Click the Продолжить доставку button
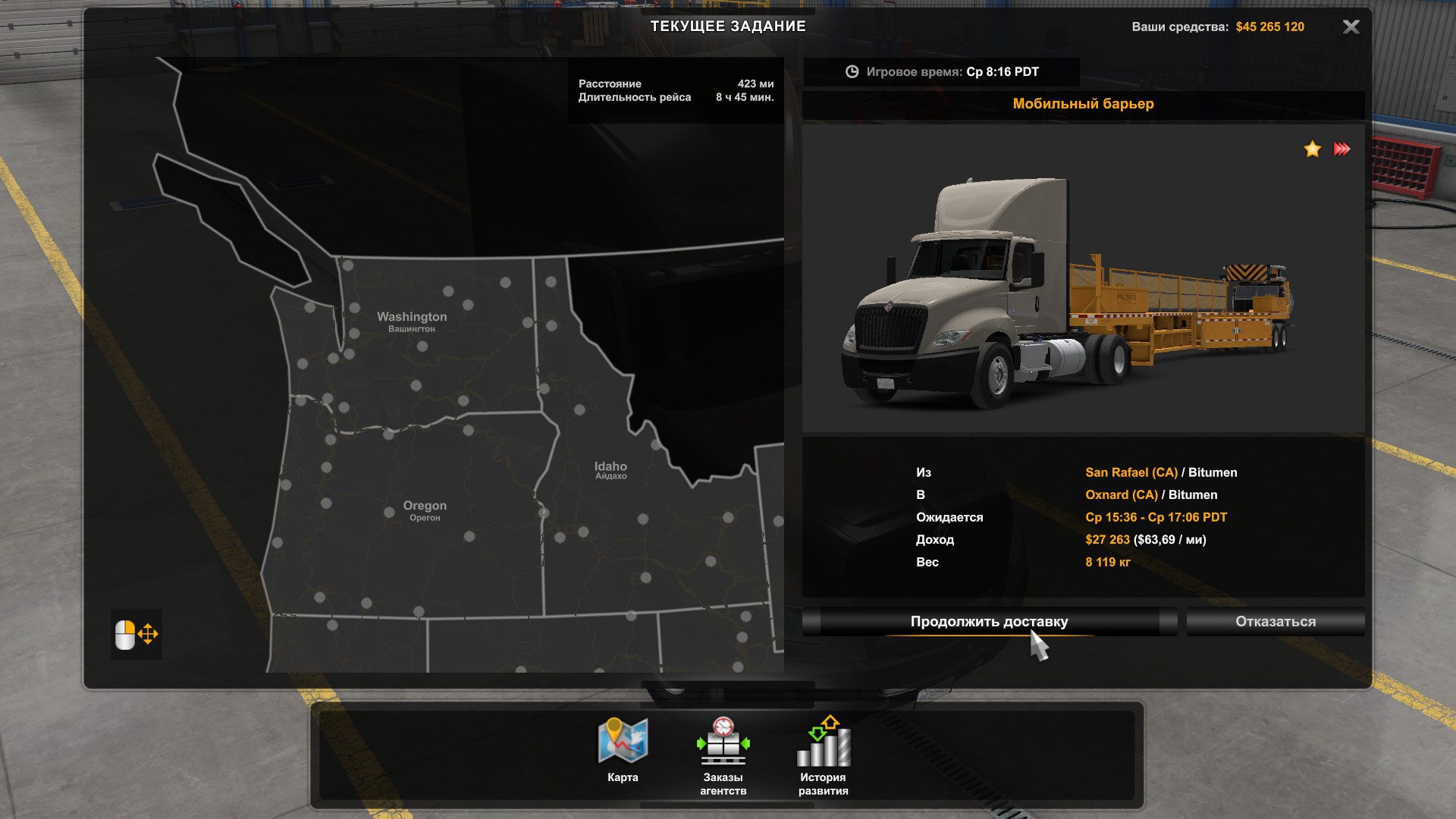The height and width of the screenshot is (819, 1456). (x=989, y=622)
